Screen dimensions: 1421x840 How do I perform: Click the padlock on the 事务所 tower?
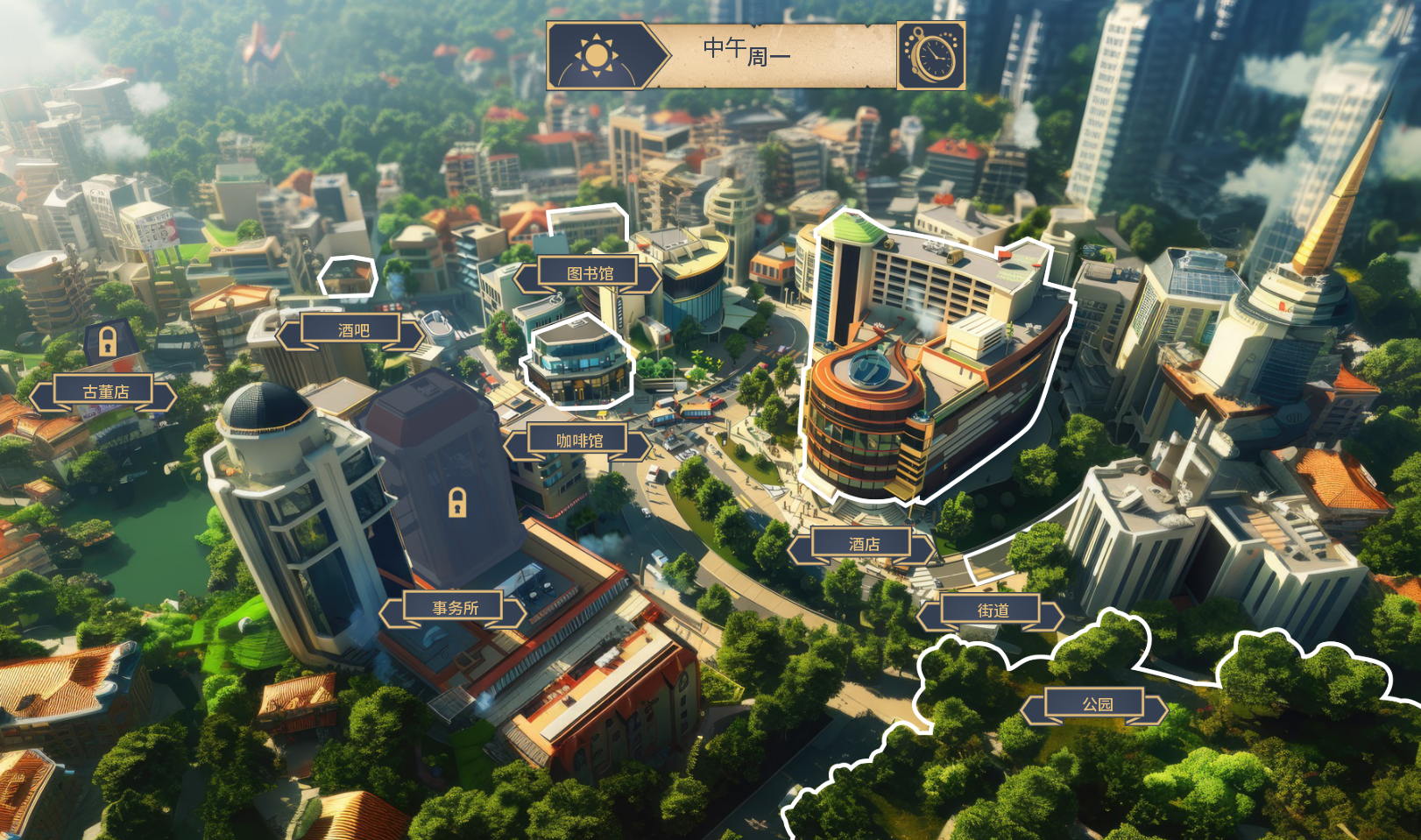tap(457, 503)
